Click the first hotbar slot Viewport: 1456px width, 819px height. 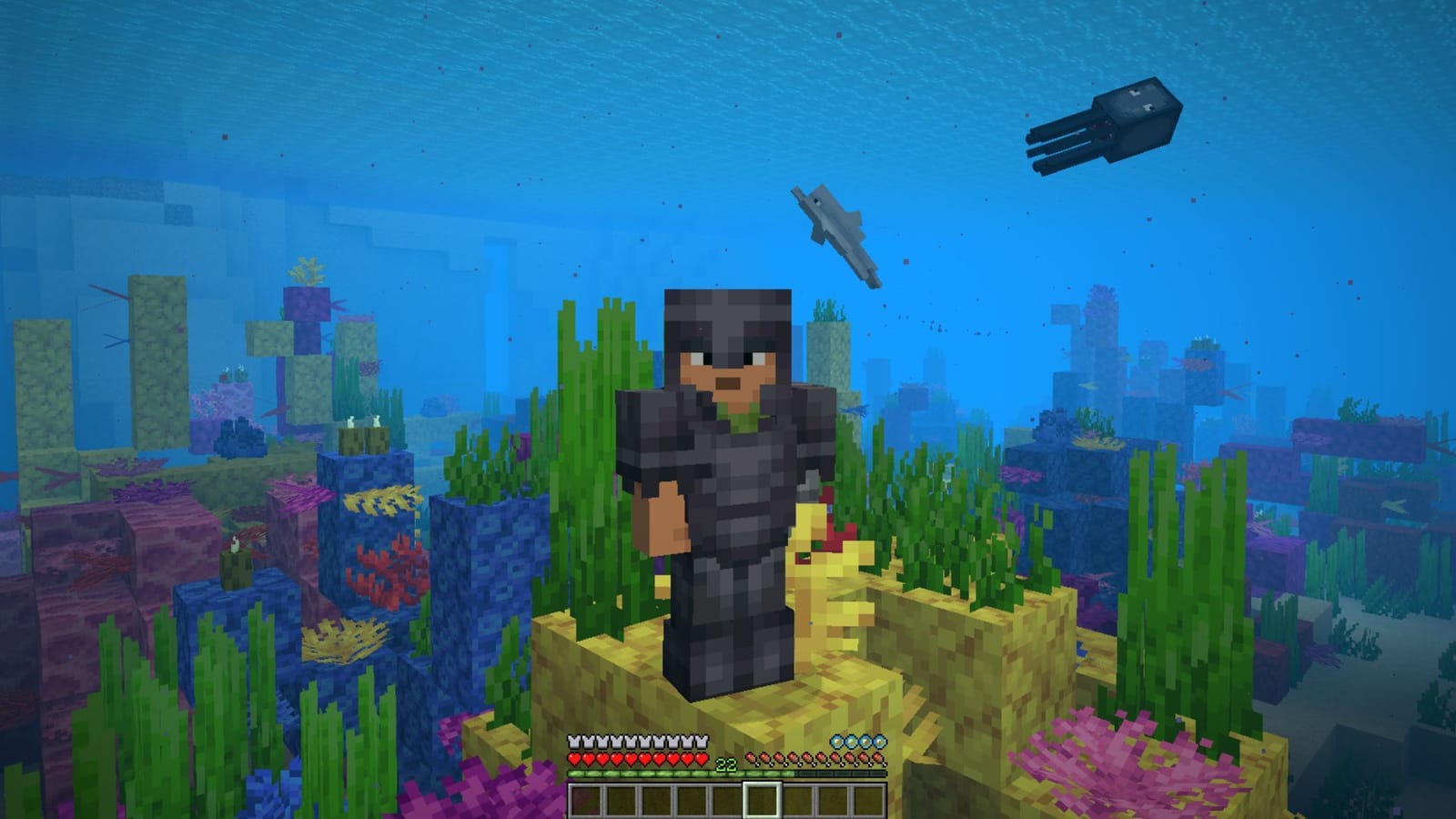pos(587,799)
